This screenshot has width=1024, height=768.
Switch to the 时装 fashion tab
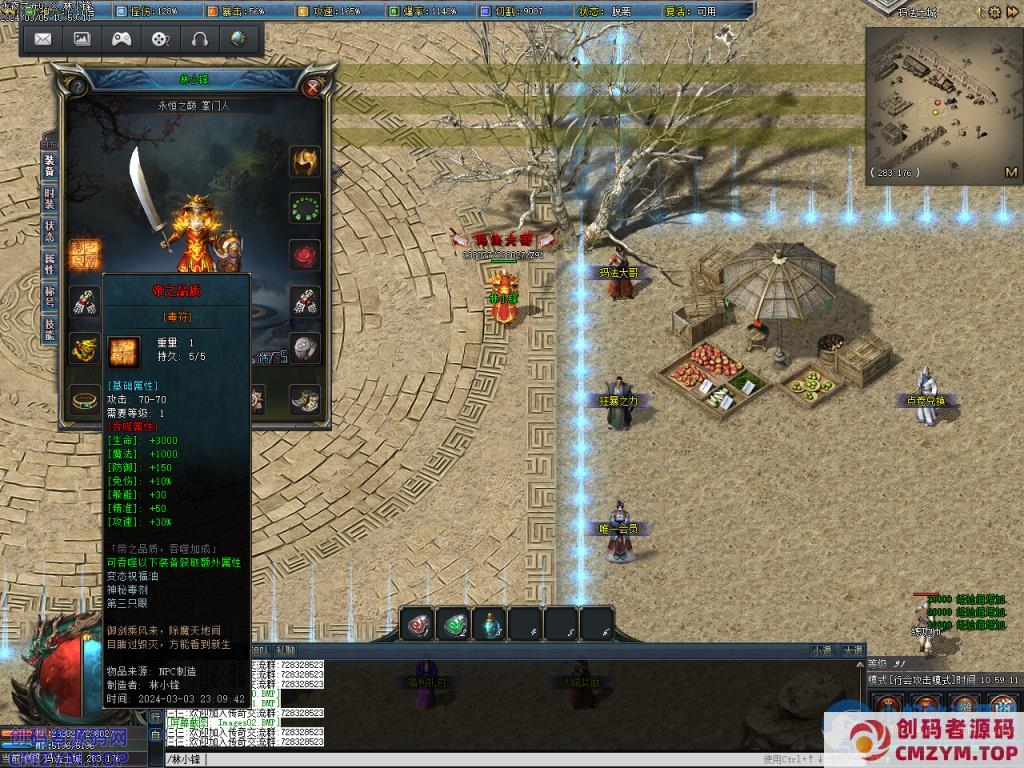pyautogui.click(x=49, y=197)
